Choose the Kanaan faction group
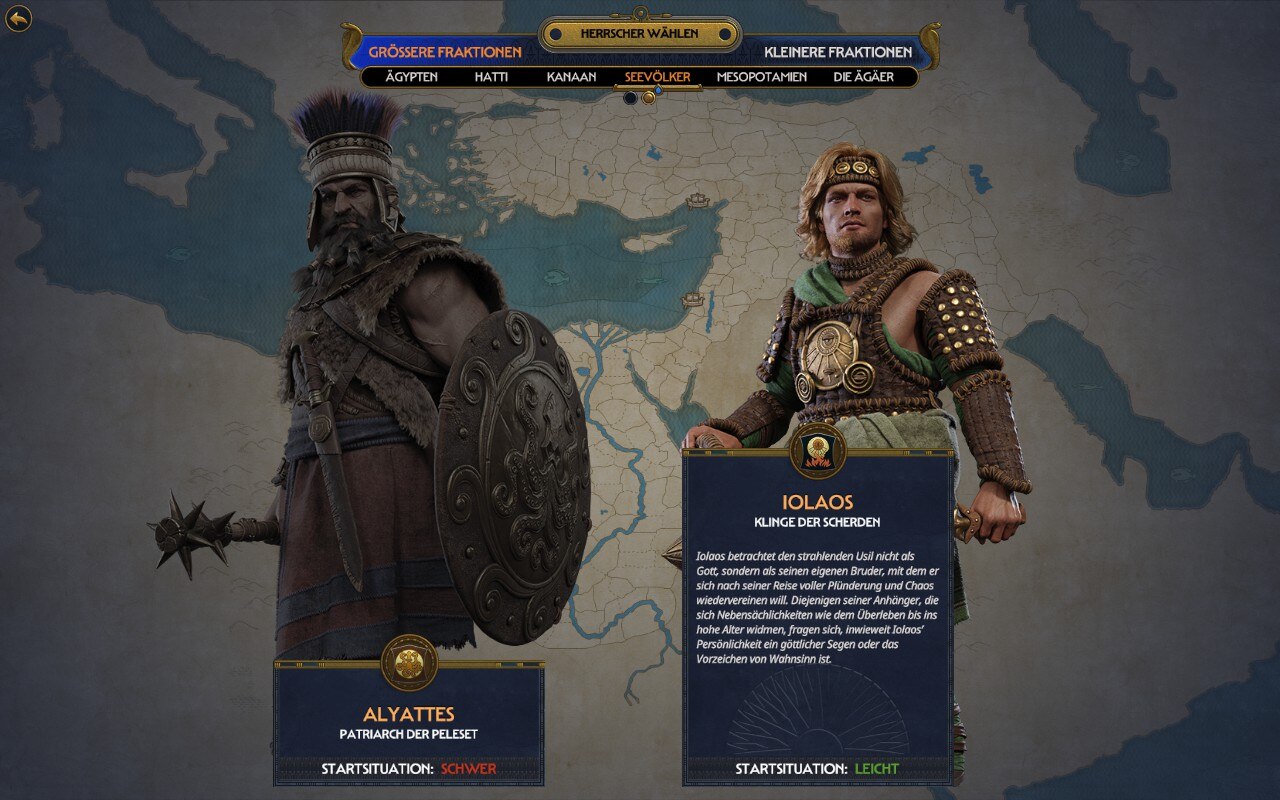 click(x=571, y=77)
